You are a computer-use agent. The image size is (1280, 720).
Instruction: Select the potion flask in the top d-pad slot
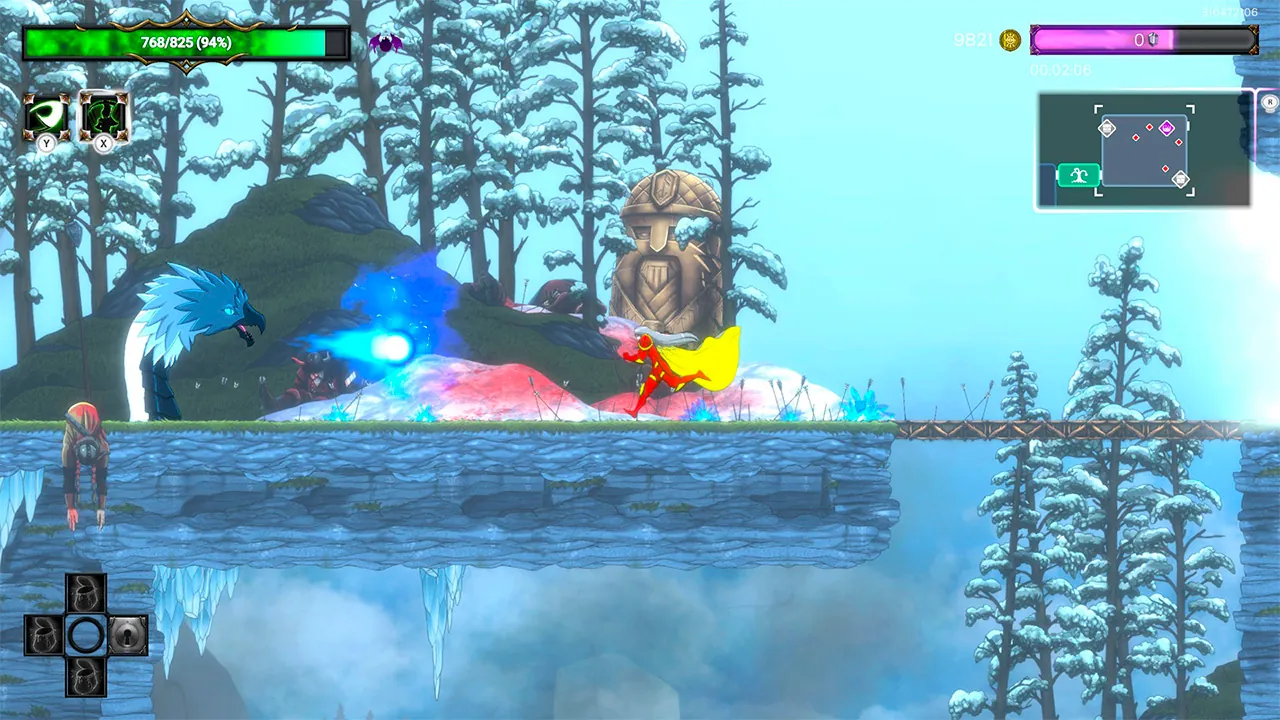pyautogui.click(x=84, y=592)
